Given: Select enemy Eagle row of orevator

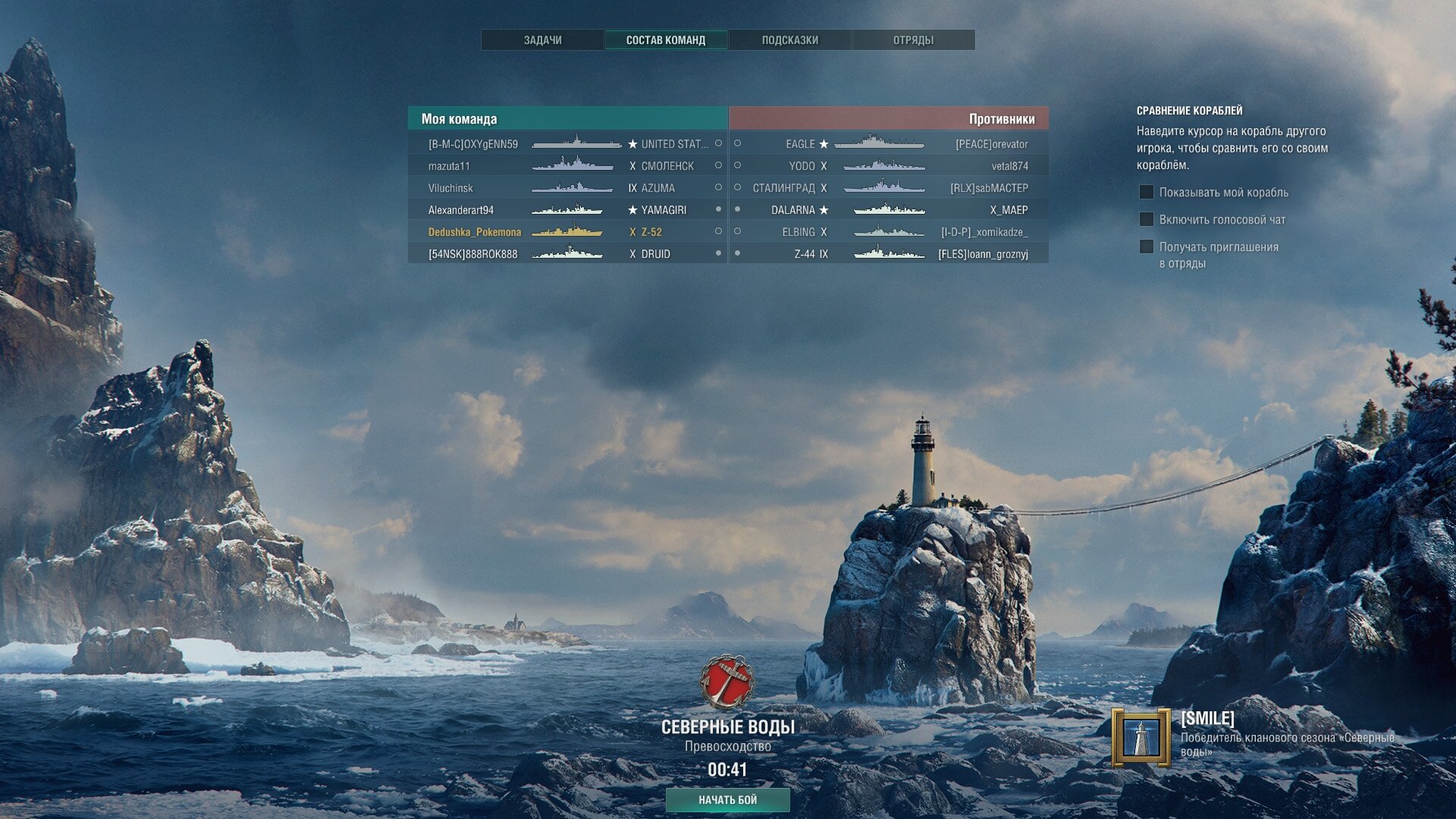Looking at the screenshot, I should point(889,144).
